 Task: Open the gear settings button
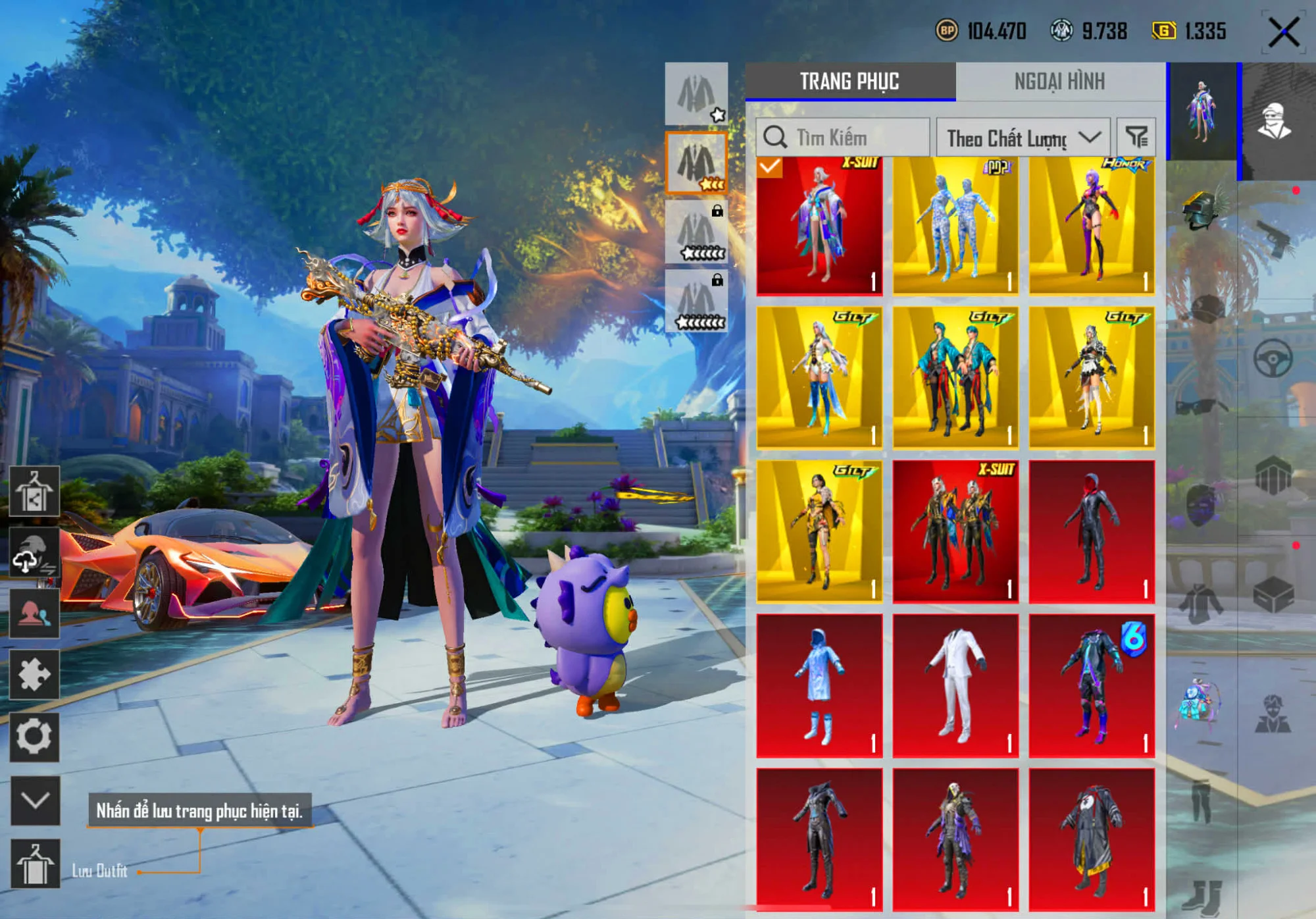[34, 737]
